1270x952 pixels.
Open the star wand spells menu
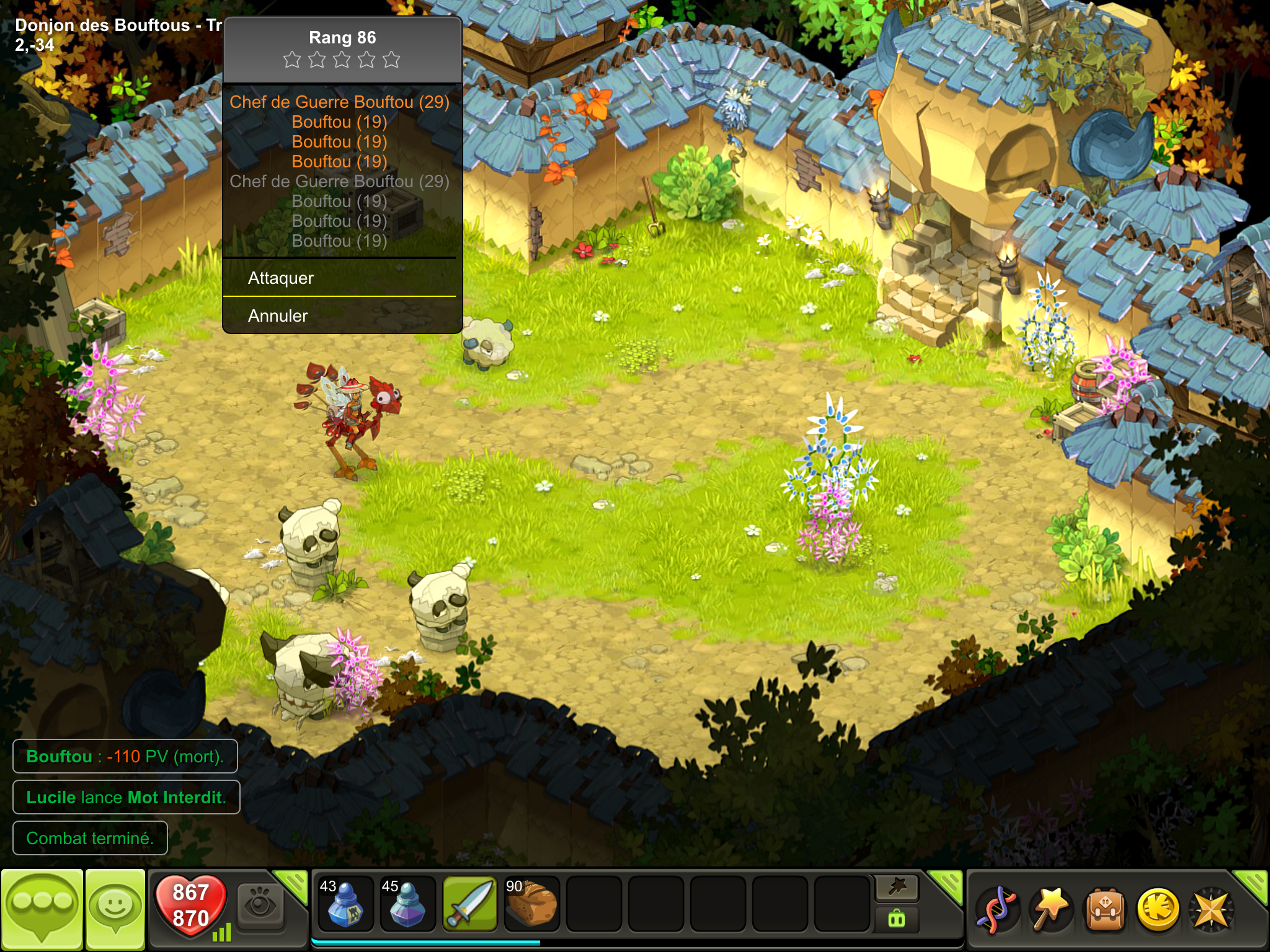1050,910
